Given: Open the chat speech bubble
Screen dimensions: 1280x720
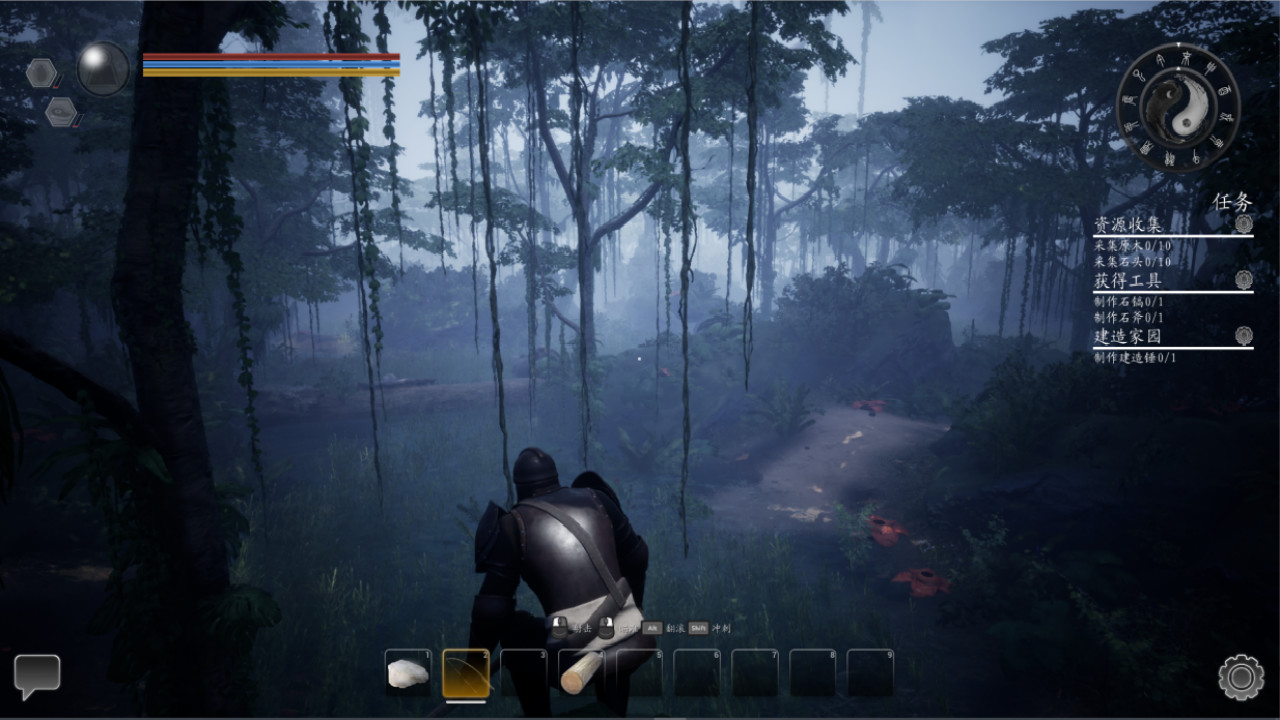Looking at the screenshot, I should tap(37, 675).
